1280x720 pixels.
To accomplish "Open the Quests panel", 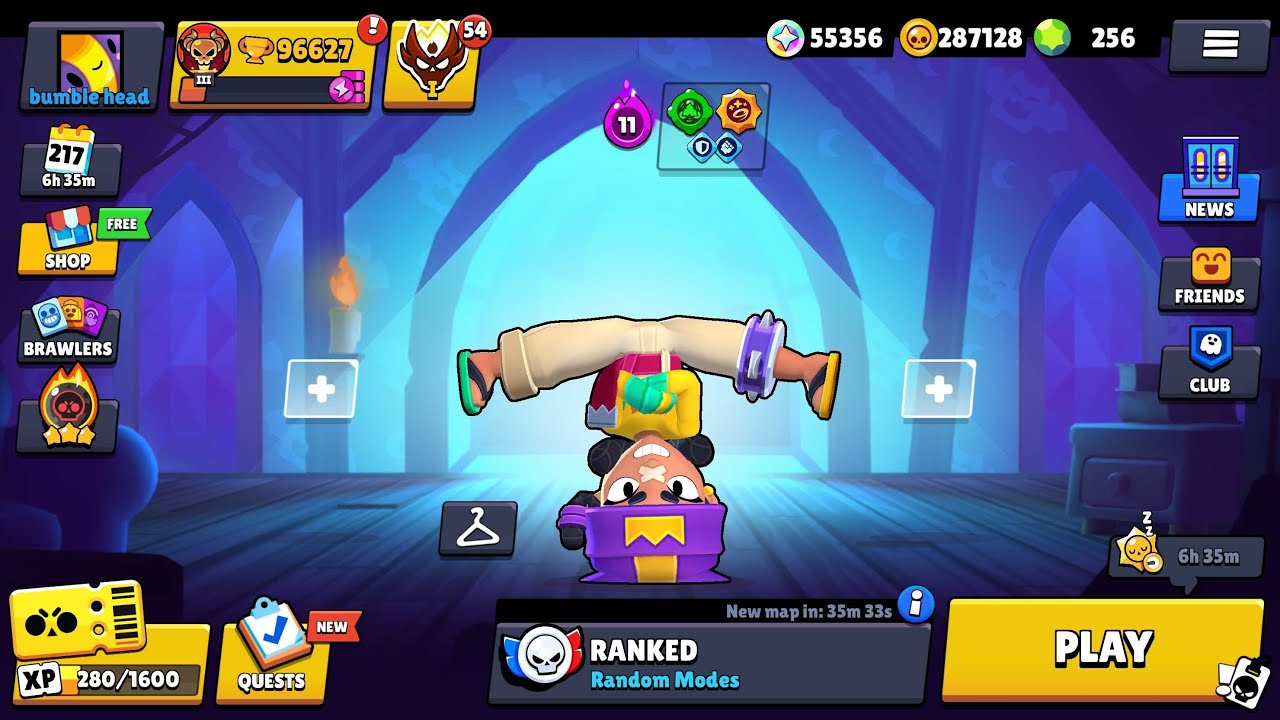I will pyautogui.click(x=271, y=655).
